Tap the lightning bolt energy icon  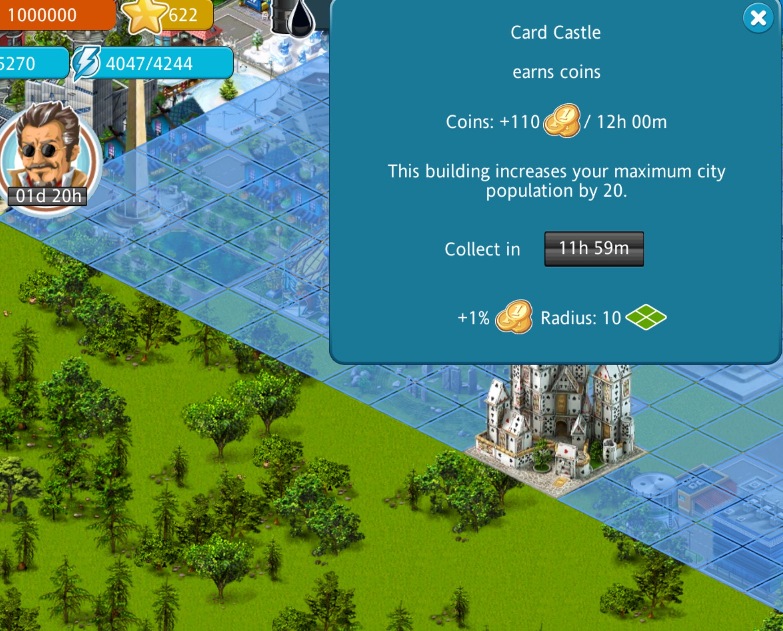85,63
